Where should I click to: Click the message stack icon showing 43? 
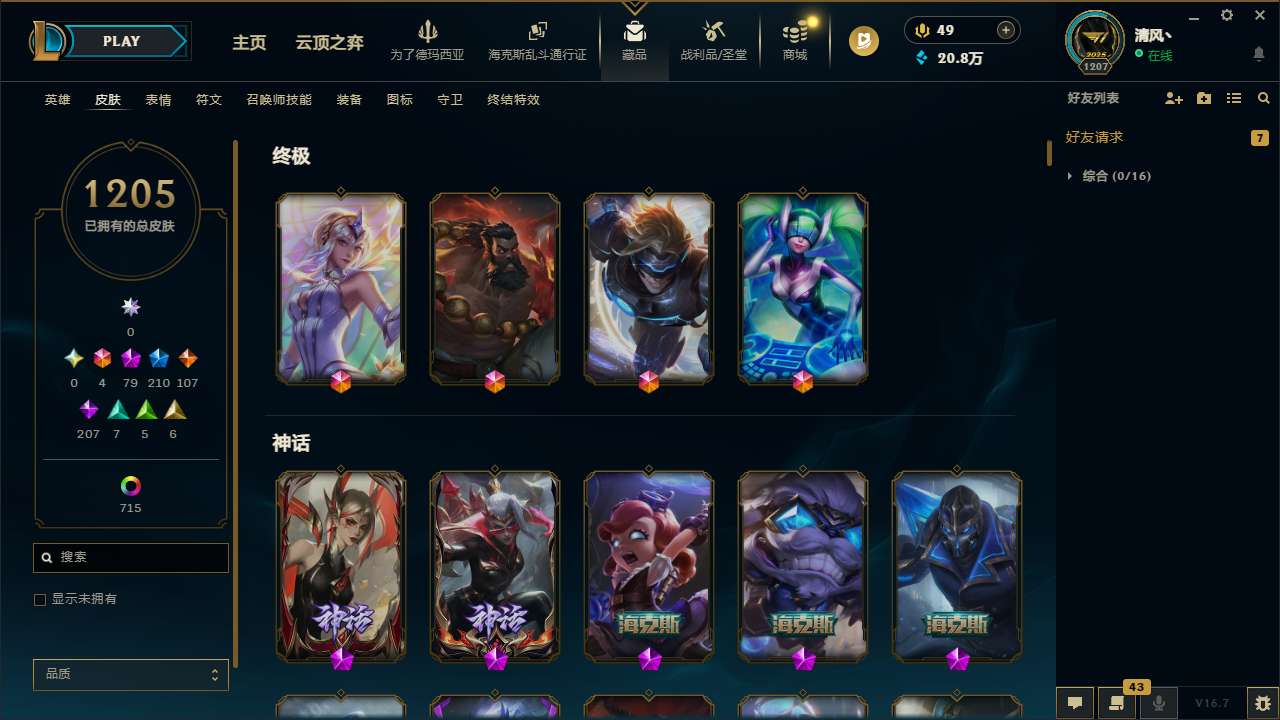(1117, 702)
